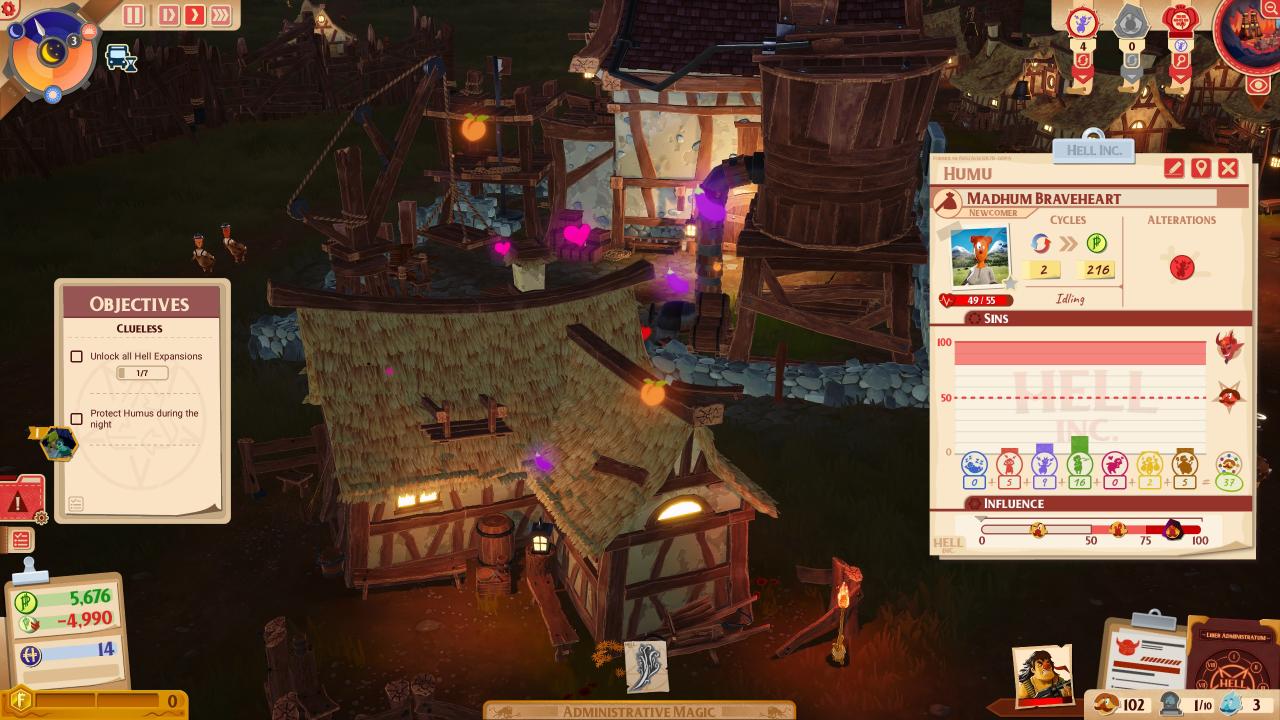This screenshot has width=1280, height=720.
Task: Pause the game with the pause button
Action: click(134, 15)
